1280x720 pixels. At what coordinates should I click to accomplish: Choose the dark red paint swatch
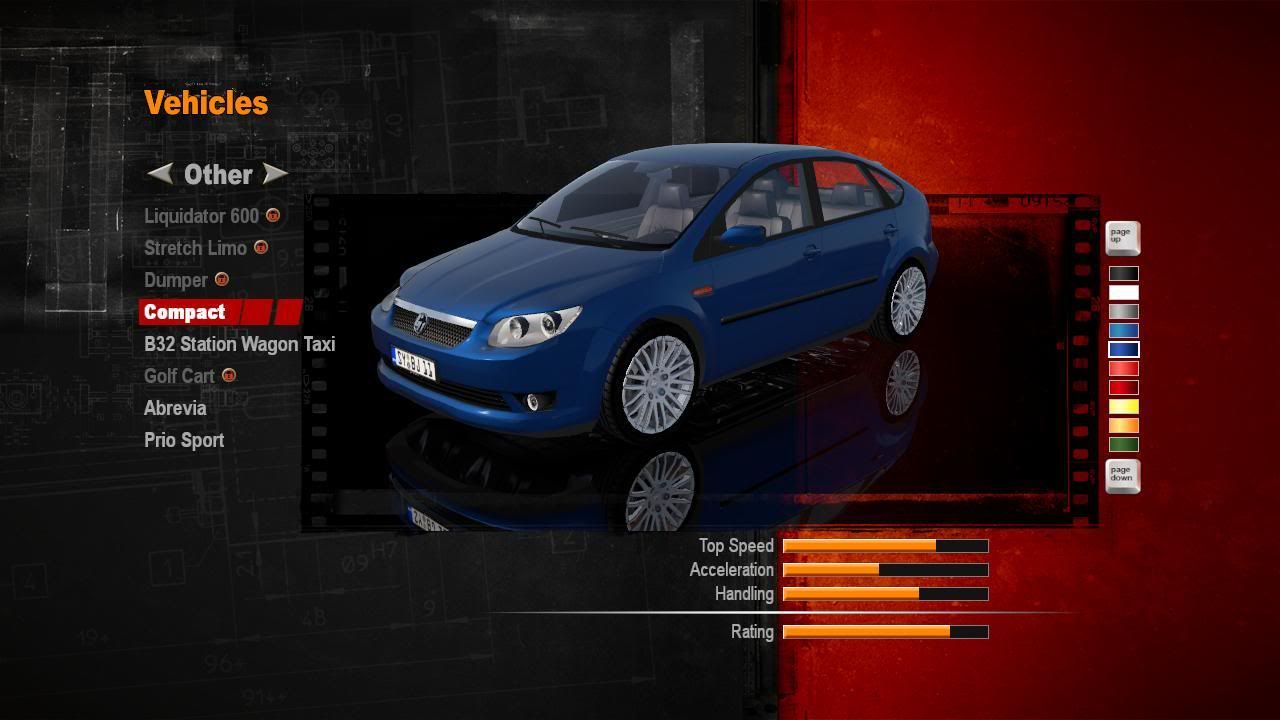pyautogui.click(x=1123, y=388)
